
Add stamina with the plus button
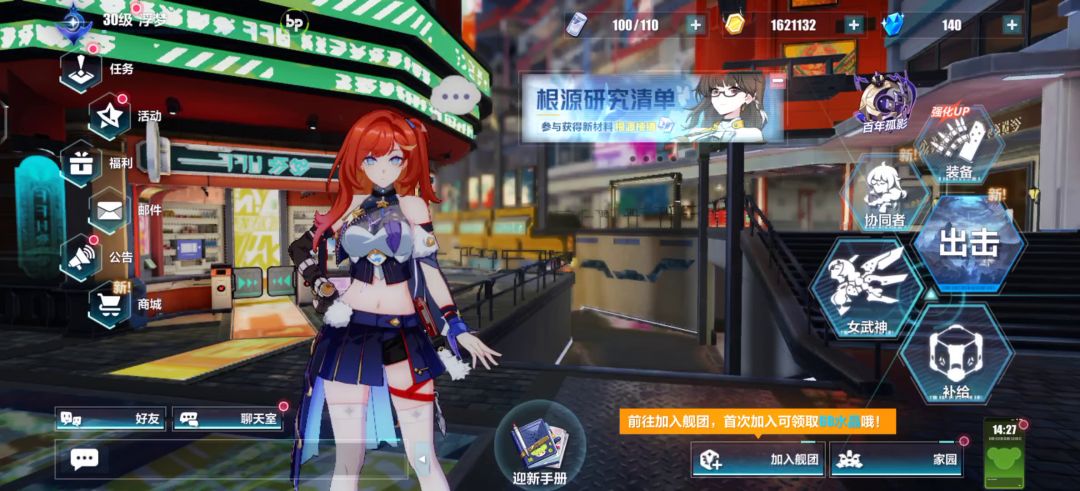coord(695,25)
